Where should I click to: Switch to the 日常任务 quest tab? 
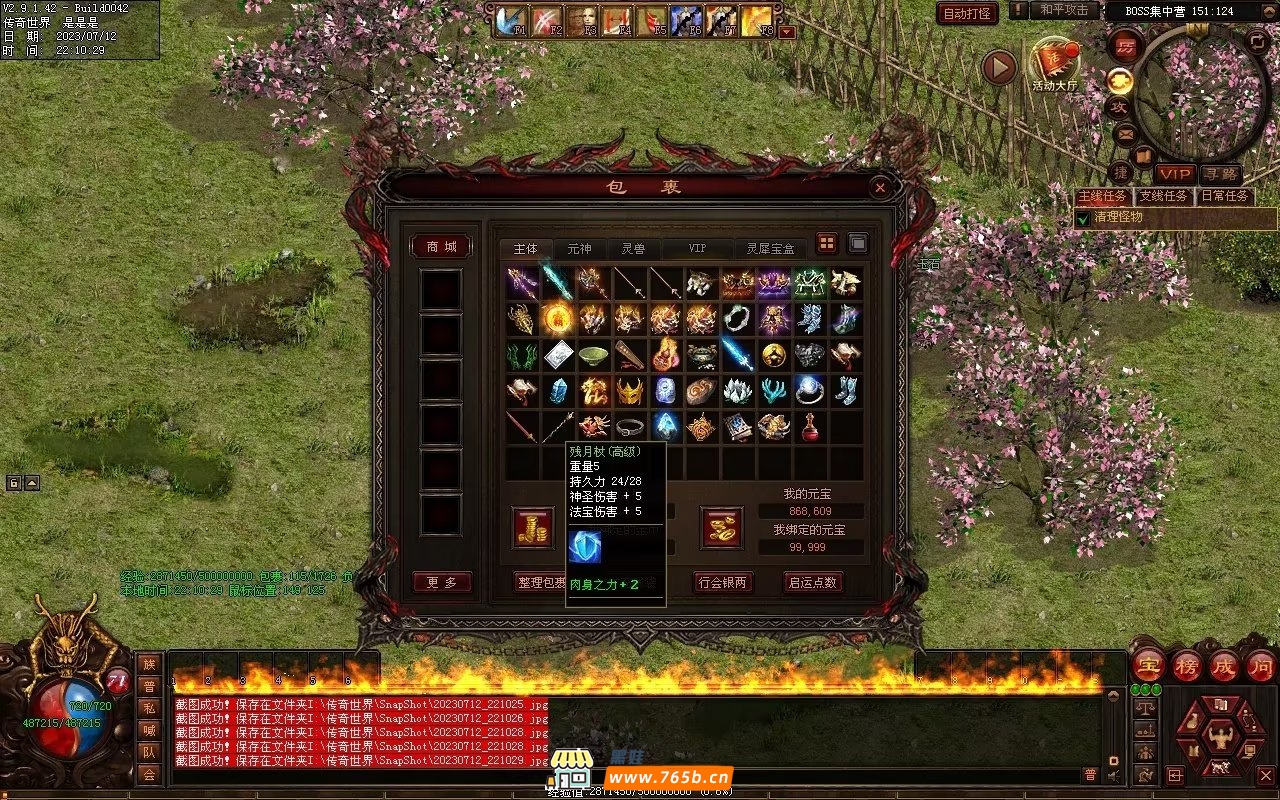tap(1225, 197)
